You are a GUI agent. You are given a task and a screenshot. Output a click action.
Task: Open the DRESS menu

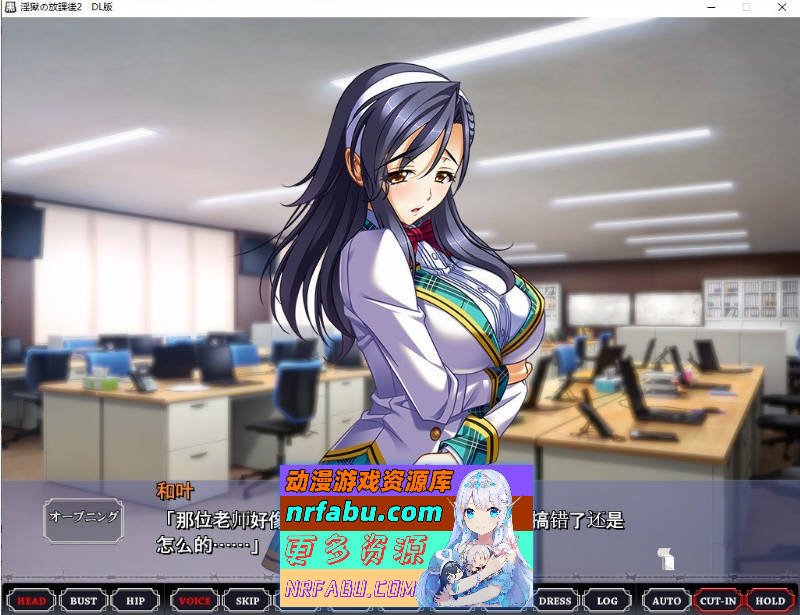tap(555, 601)
